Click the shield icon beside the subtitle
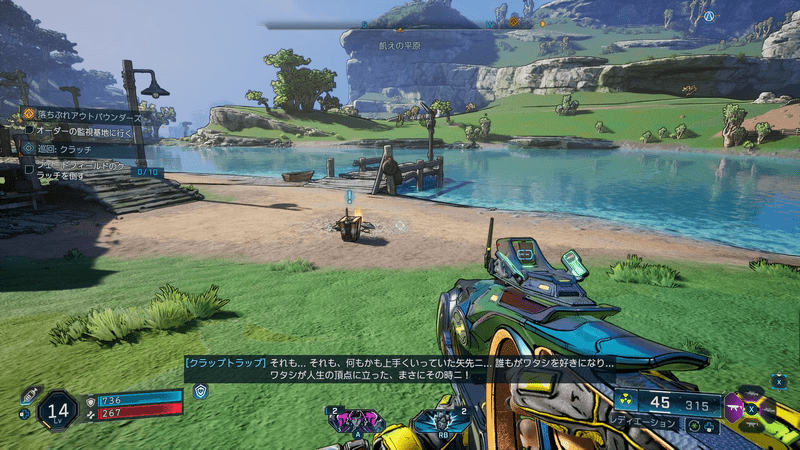This screenshot has height=450, width=800. [x=200, y=391]
